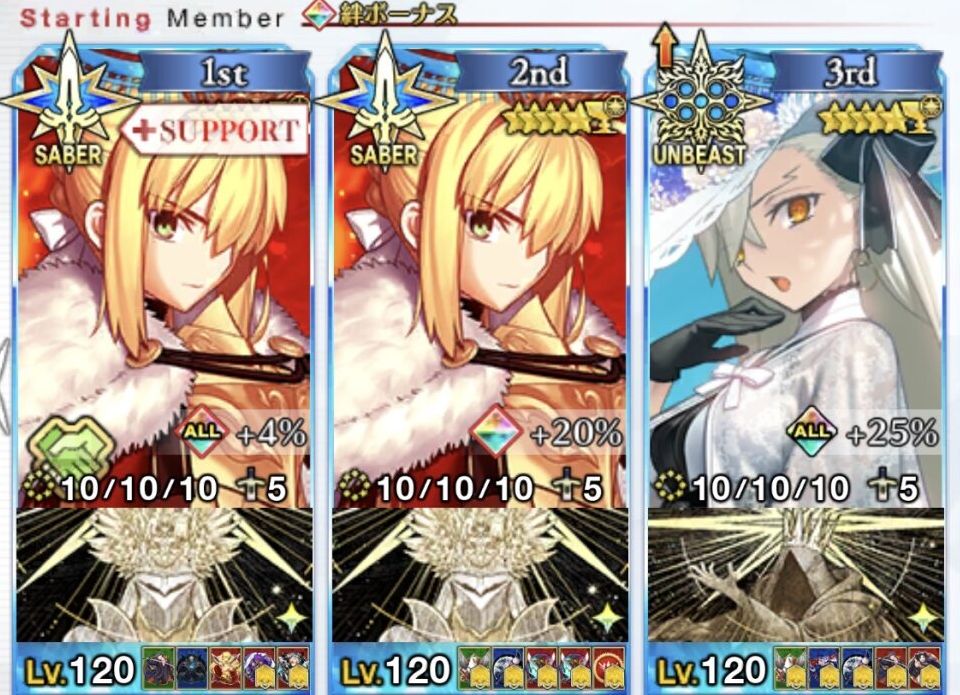Screen dimensions: 960x695
Task: Open the craft essence of the 2nd slot Saber
Action: (x=480, y=575)
